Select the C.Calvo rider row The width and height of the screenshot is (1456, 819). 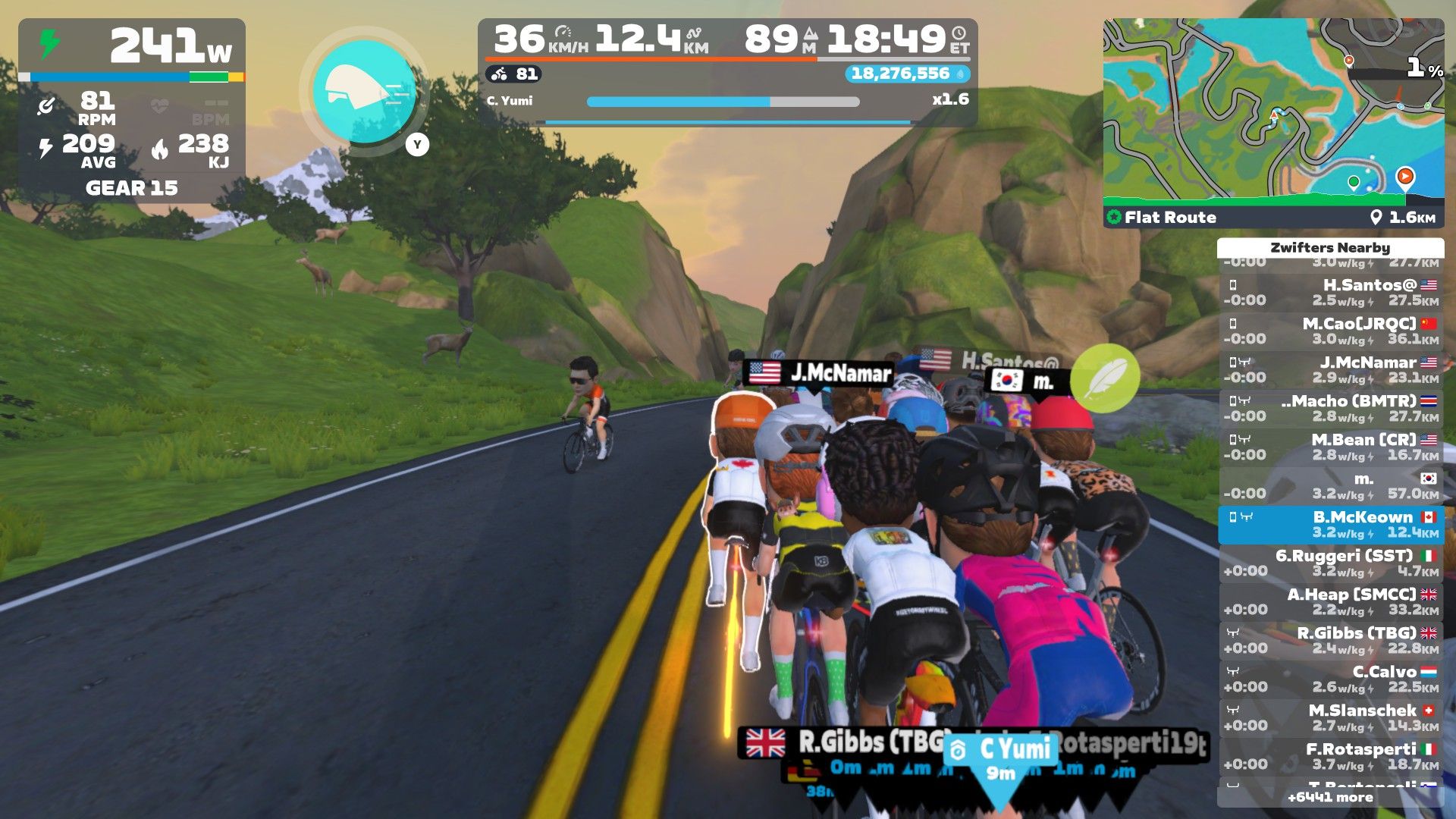click(1331, 679)
